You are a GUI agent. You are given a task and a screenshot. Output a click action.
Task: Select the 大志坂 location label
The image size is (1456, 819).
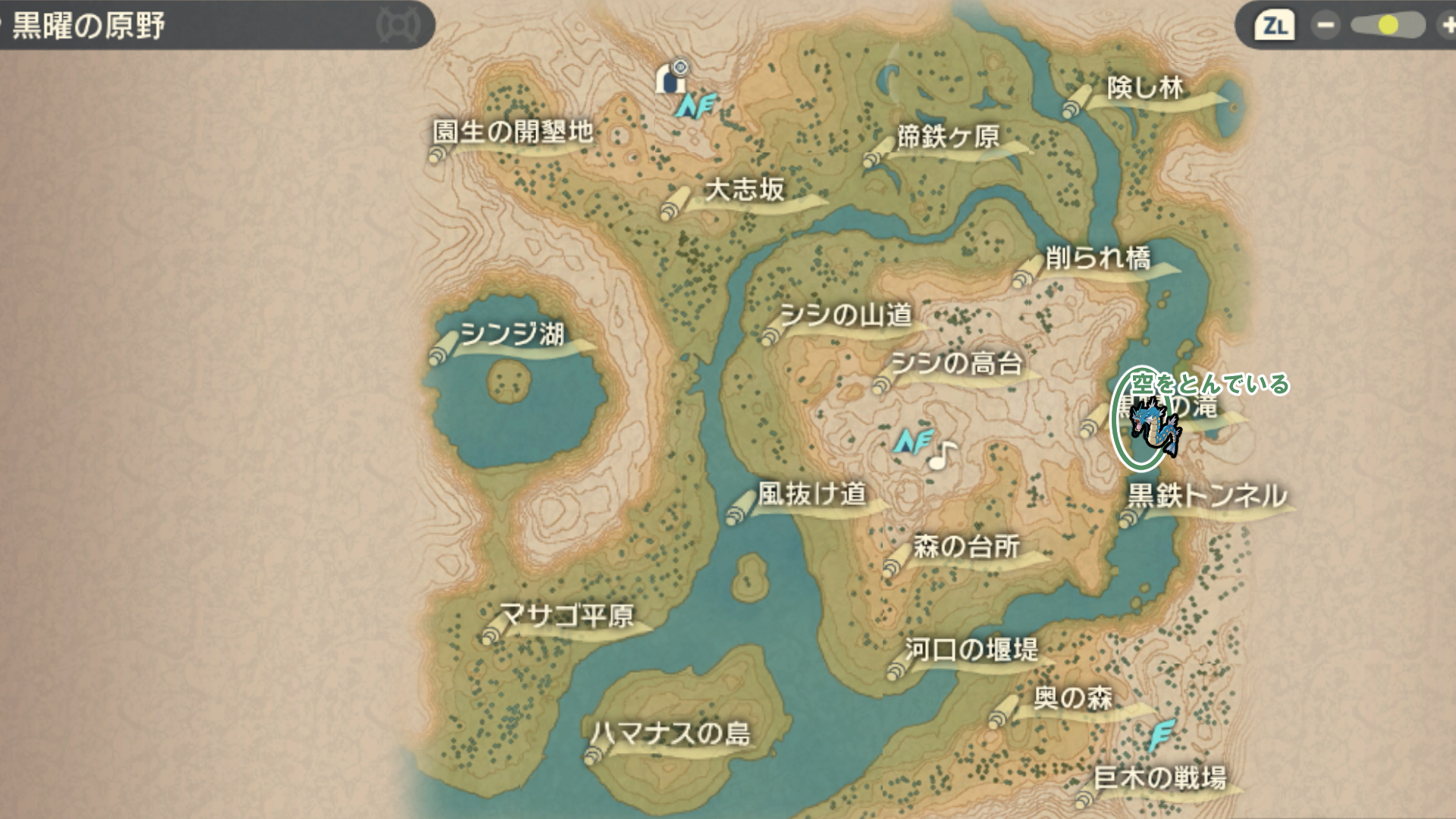(745, 190)
